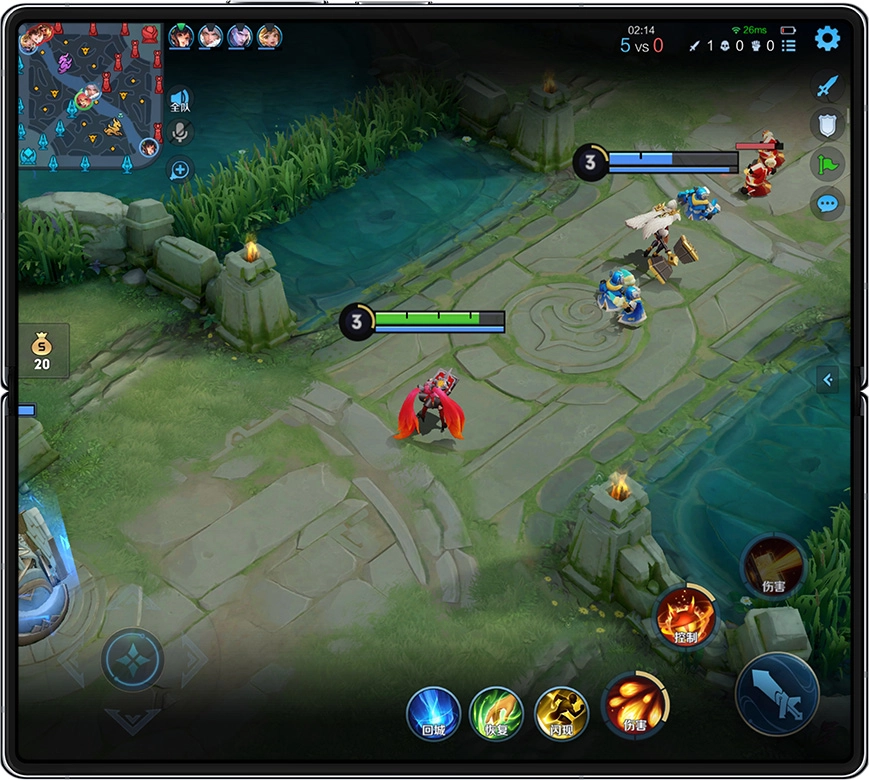Image resolution: width=869 pixels, height=780 pixels.
Task: Open the scoreboard list icon
Action: tap(789, 45)
